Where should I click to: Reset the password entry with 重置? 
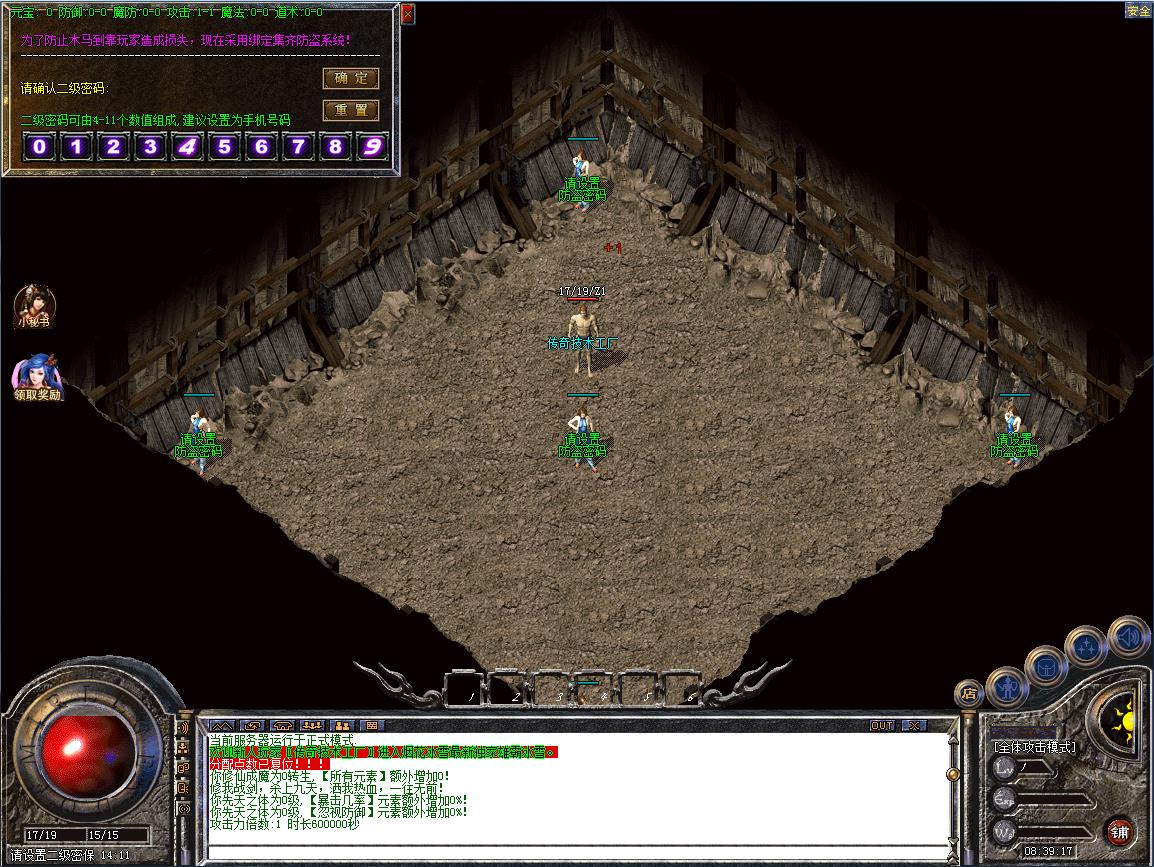click(350, 110)
